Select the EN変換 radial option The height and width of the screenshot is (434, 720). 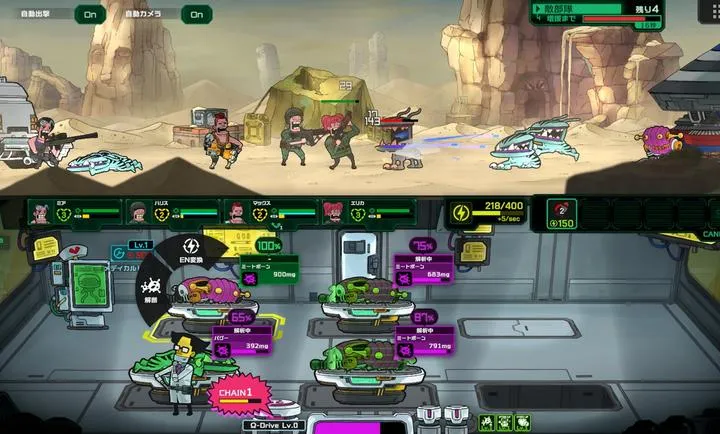[x=191, y=254]
